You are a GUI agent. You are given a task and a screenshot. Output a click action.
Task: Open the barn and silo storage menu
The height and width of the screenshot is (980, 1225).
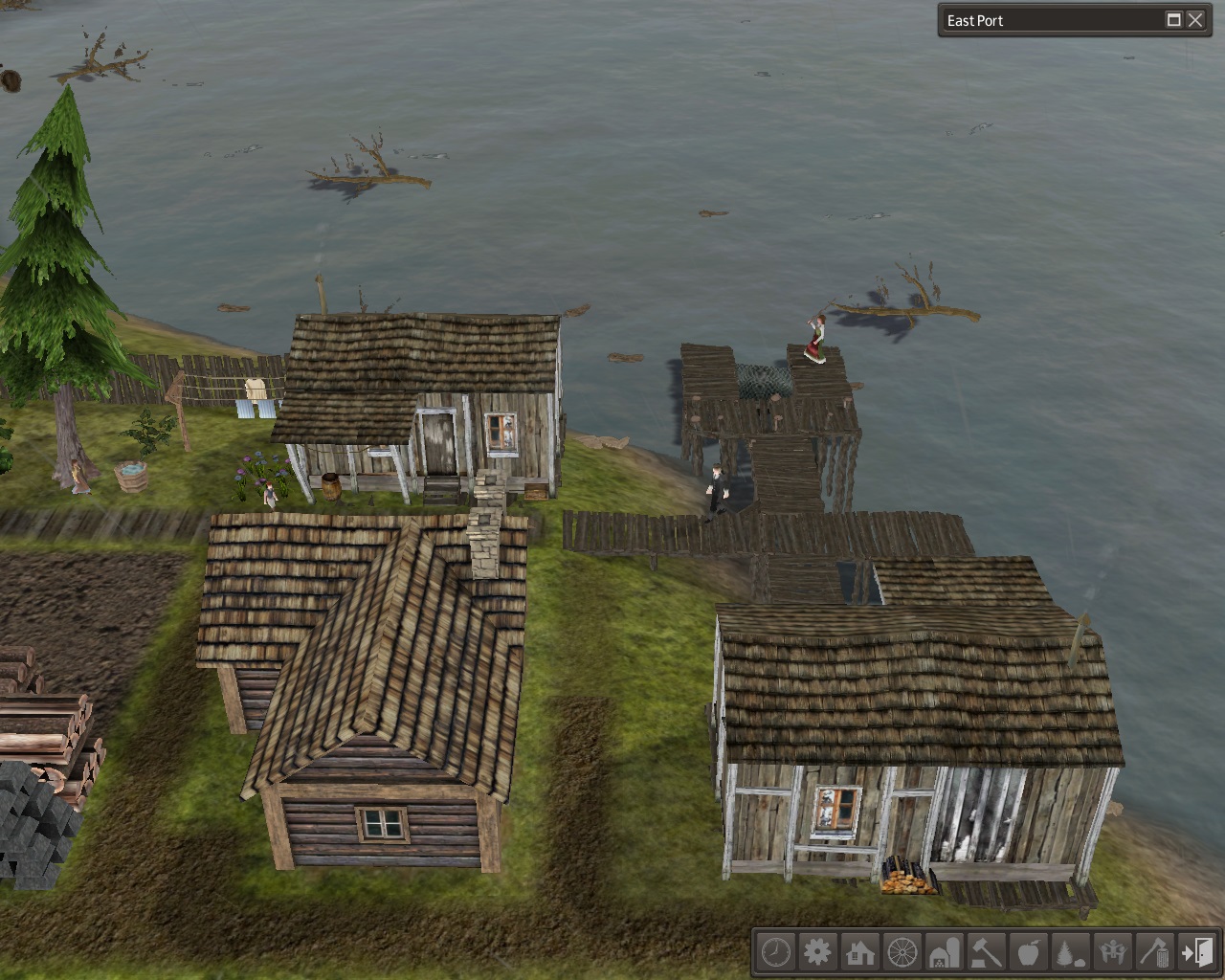pos(944,952)
